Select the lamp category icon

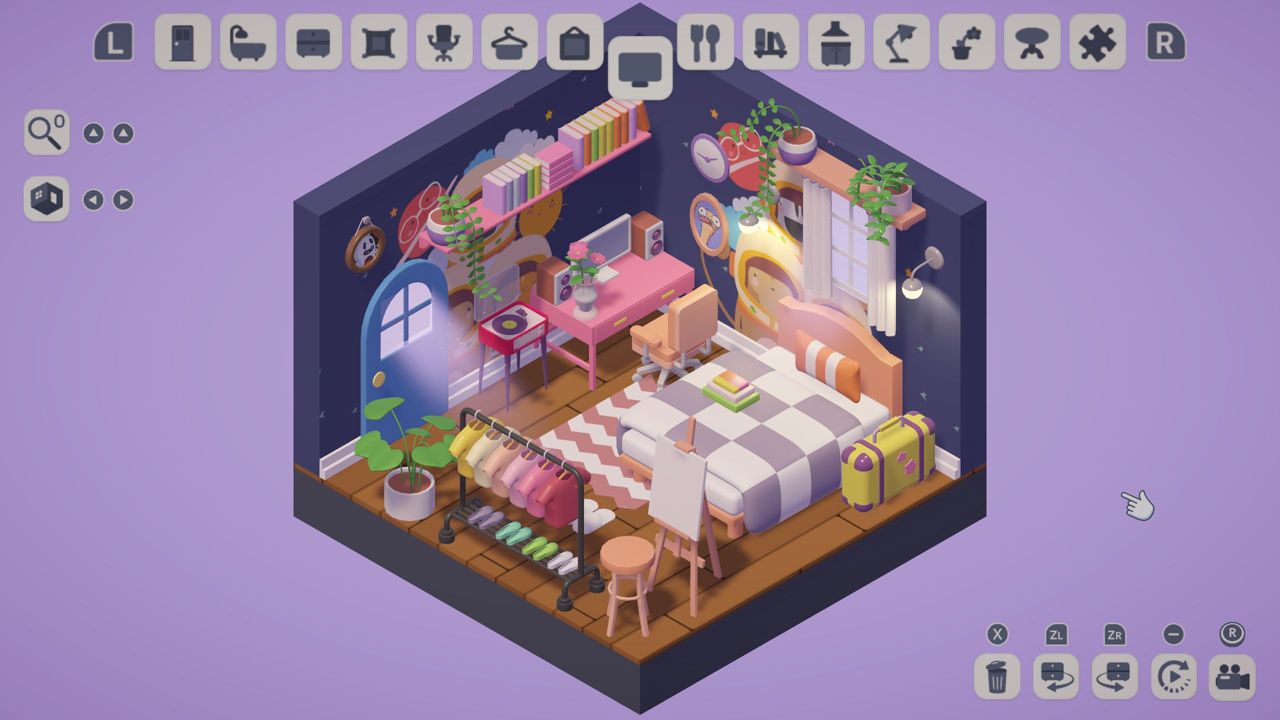[900, 43]
